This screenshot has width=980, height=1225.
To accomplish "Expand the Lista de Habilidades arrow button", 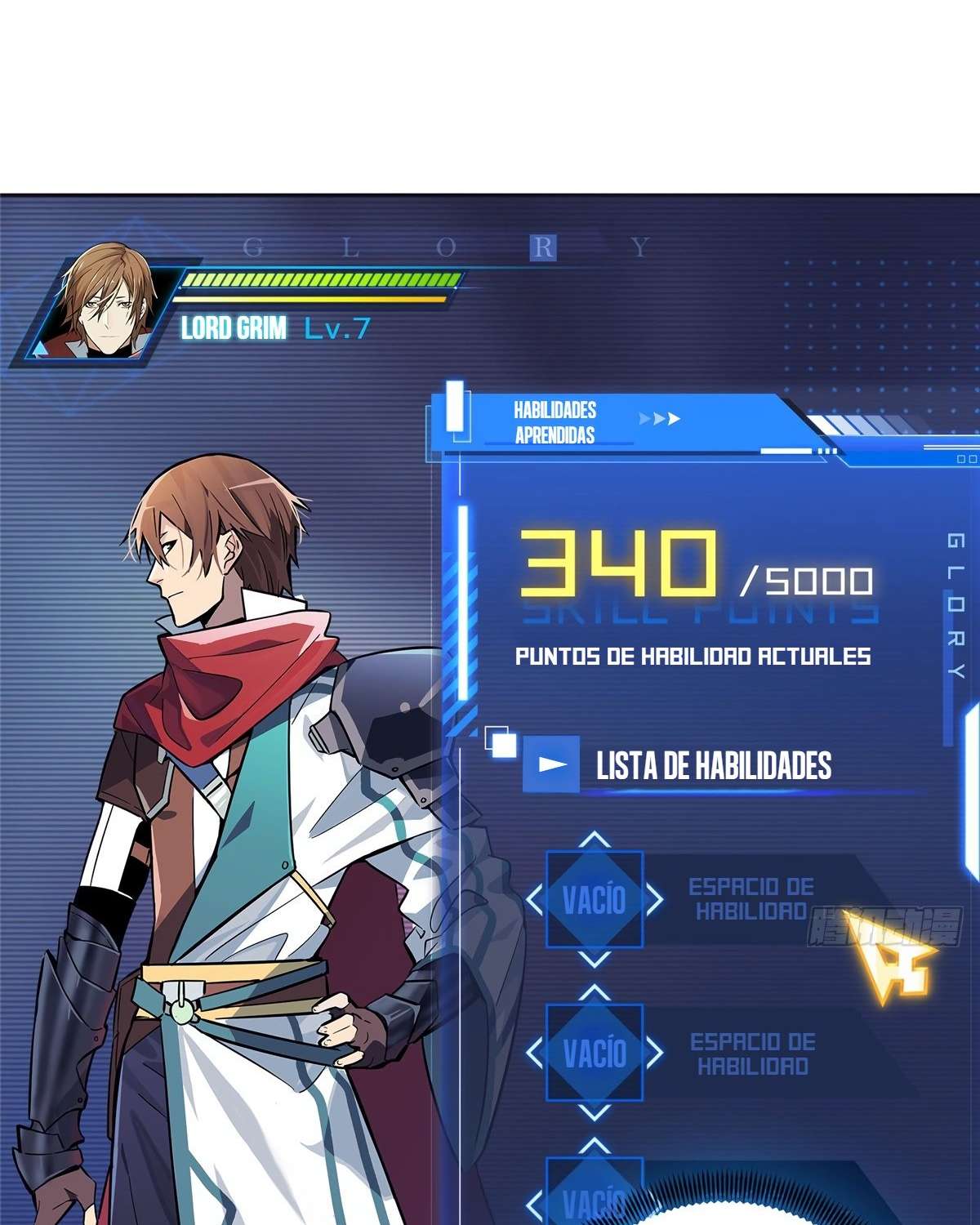I will 551,764.
